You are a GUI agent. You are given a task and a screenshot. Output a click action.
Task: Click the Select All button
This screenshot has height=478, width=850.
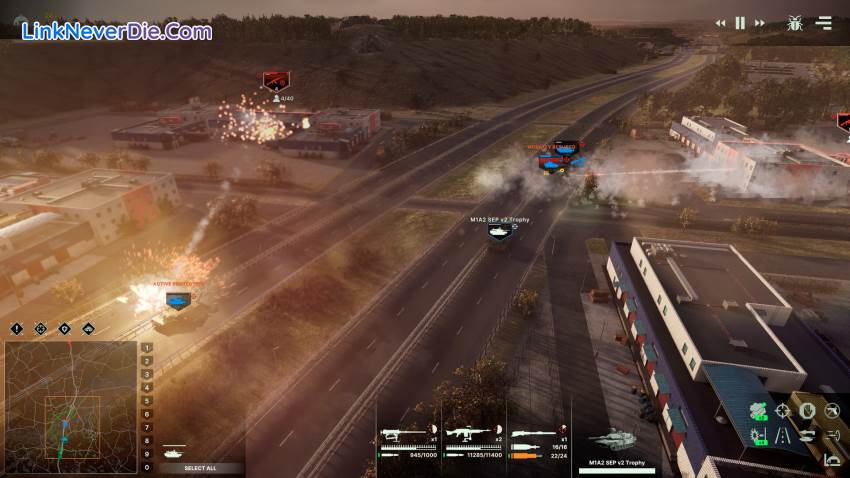[x=200, y=468]
